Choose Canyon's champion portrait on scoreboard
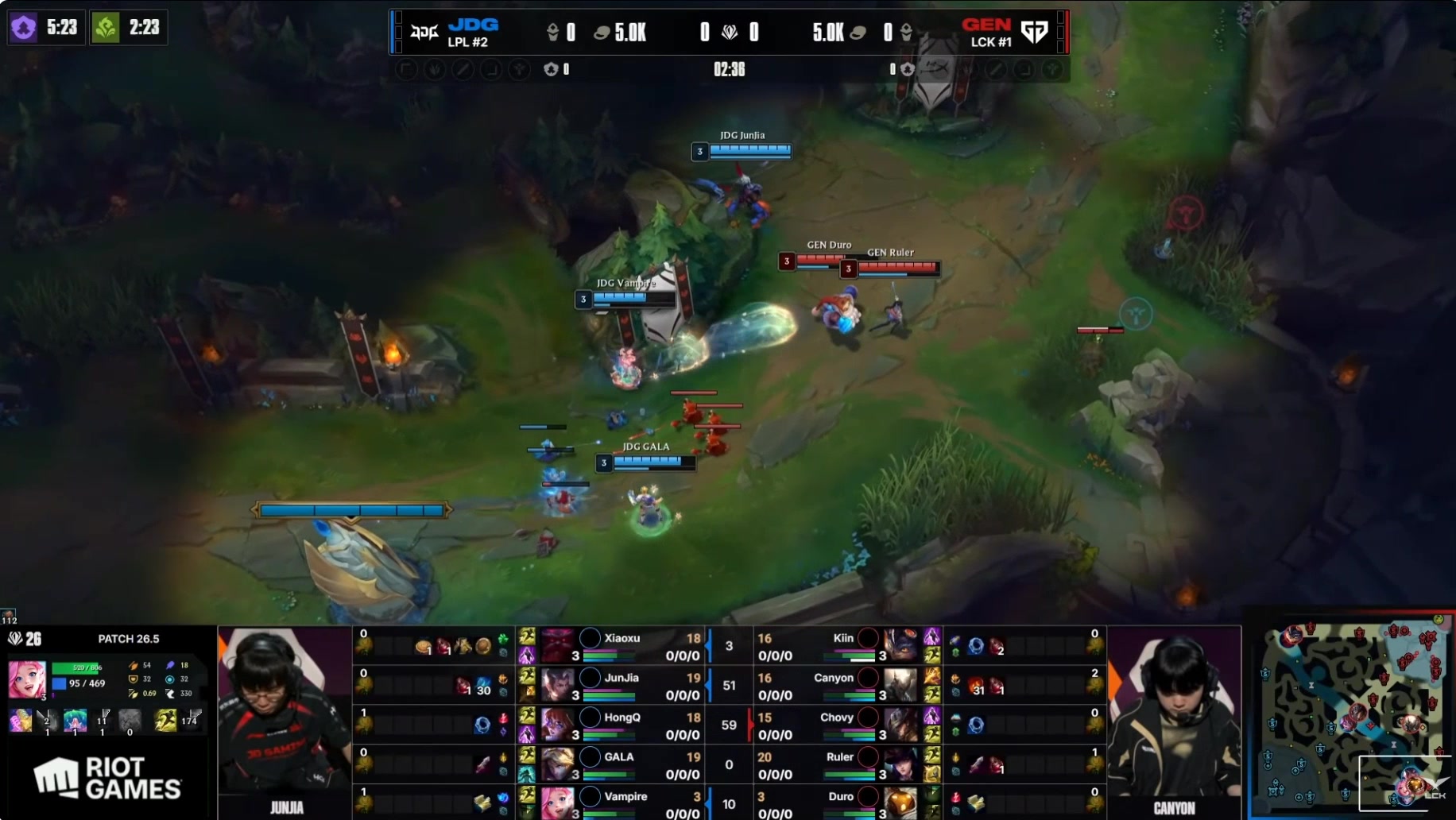1456x820 pixels. pyautogui.click(x=900, y=684)
